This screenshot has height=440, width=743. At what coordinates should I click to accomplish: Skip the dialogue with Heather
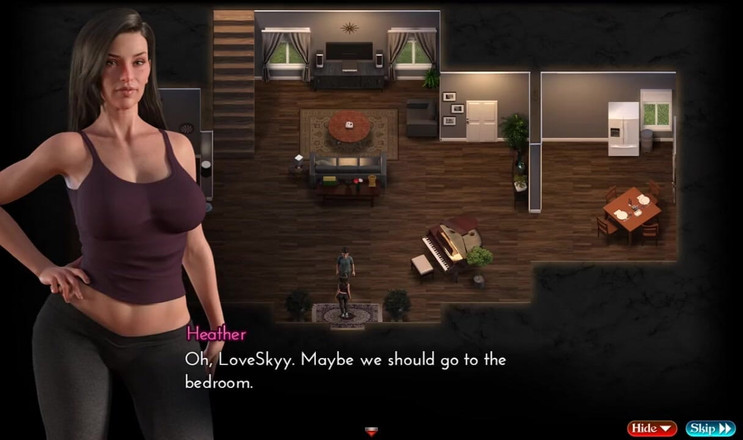click(x=710, y=428)
